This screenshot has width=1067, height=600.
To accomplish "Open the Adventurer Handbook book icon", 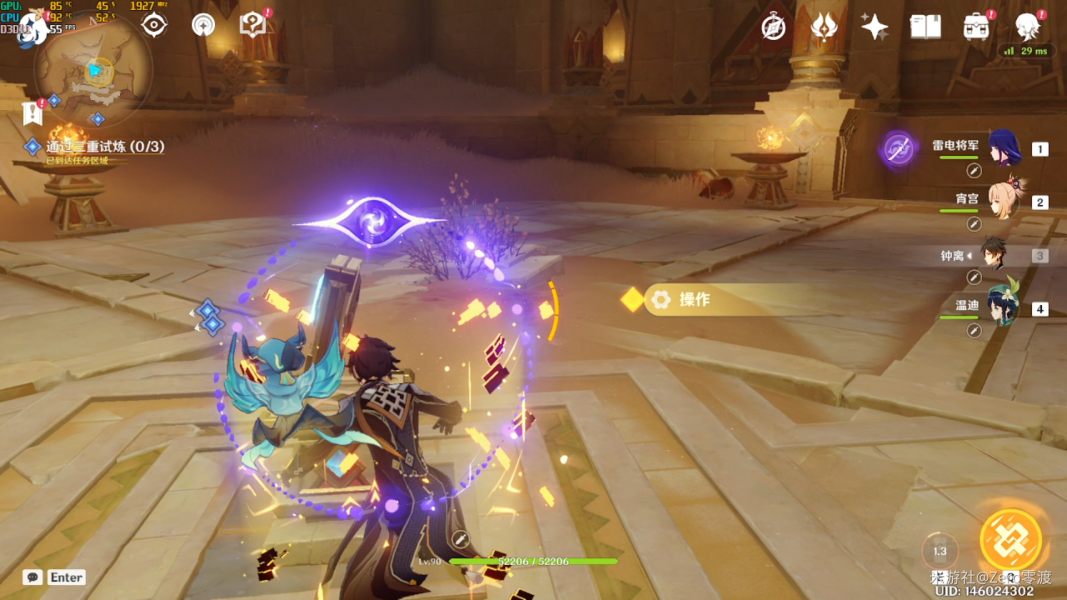I will pos(925,27).
